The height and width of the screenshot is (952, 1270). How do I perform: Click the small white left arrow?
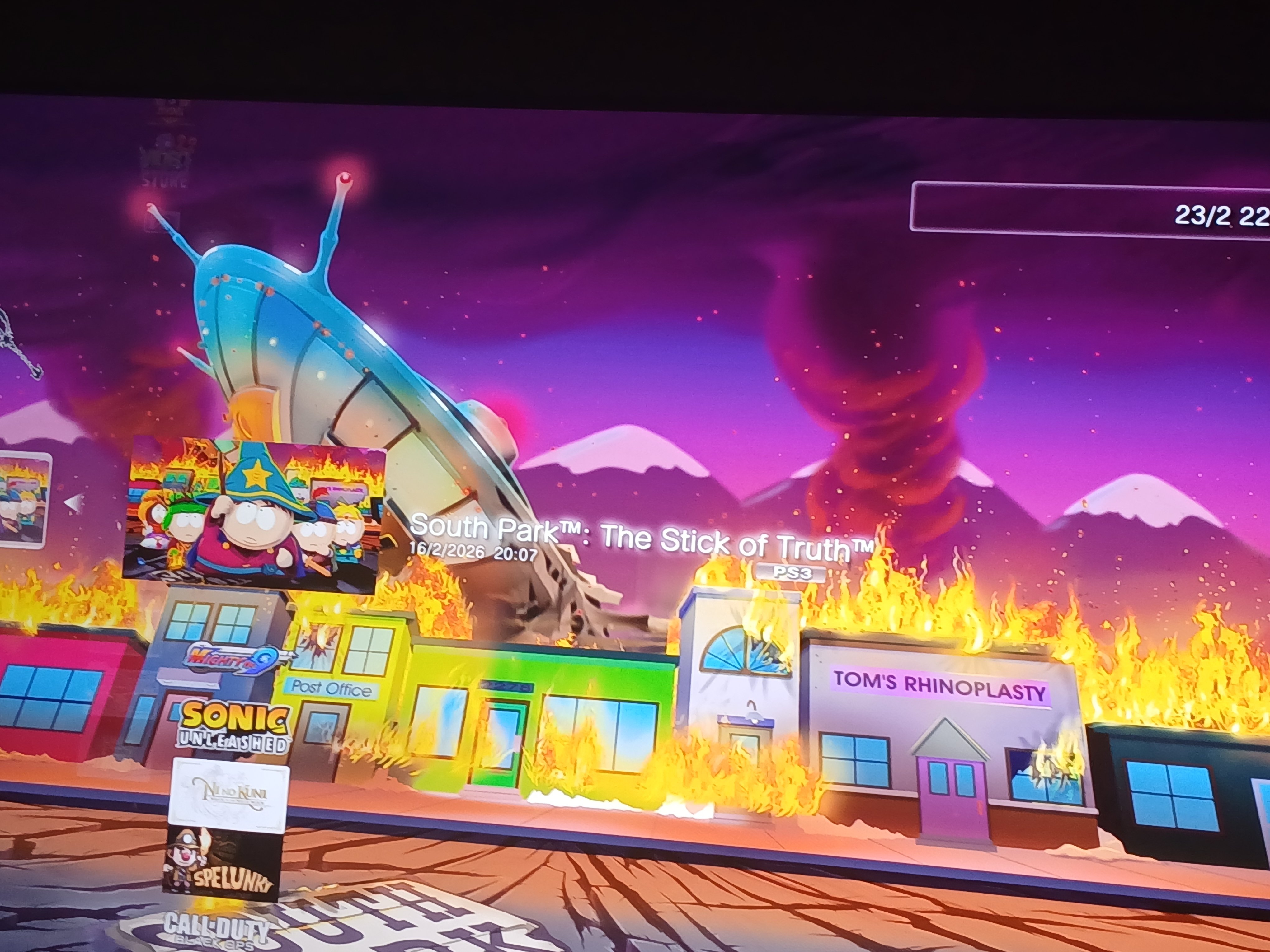(x=73, y=502)
